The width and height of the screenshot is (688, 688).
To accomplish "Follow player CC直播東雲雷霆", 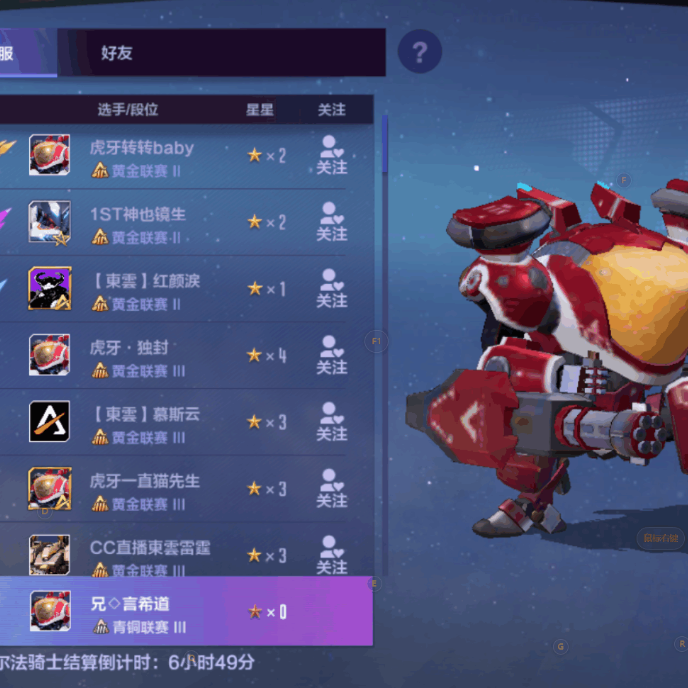I will (331, 555).
